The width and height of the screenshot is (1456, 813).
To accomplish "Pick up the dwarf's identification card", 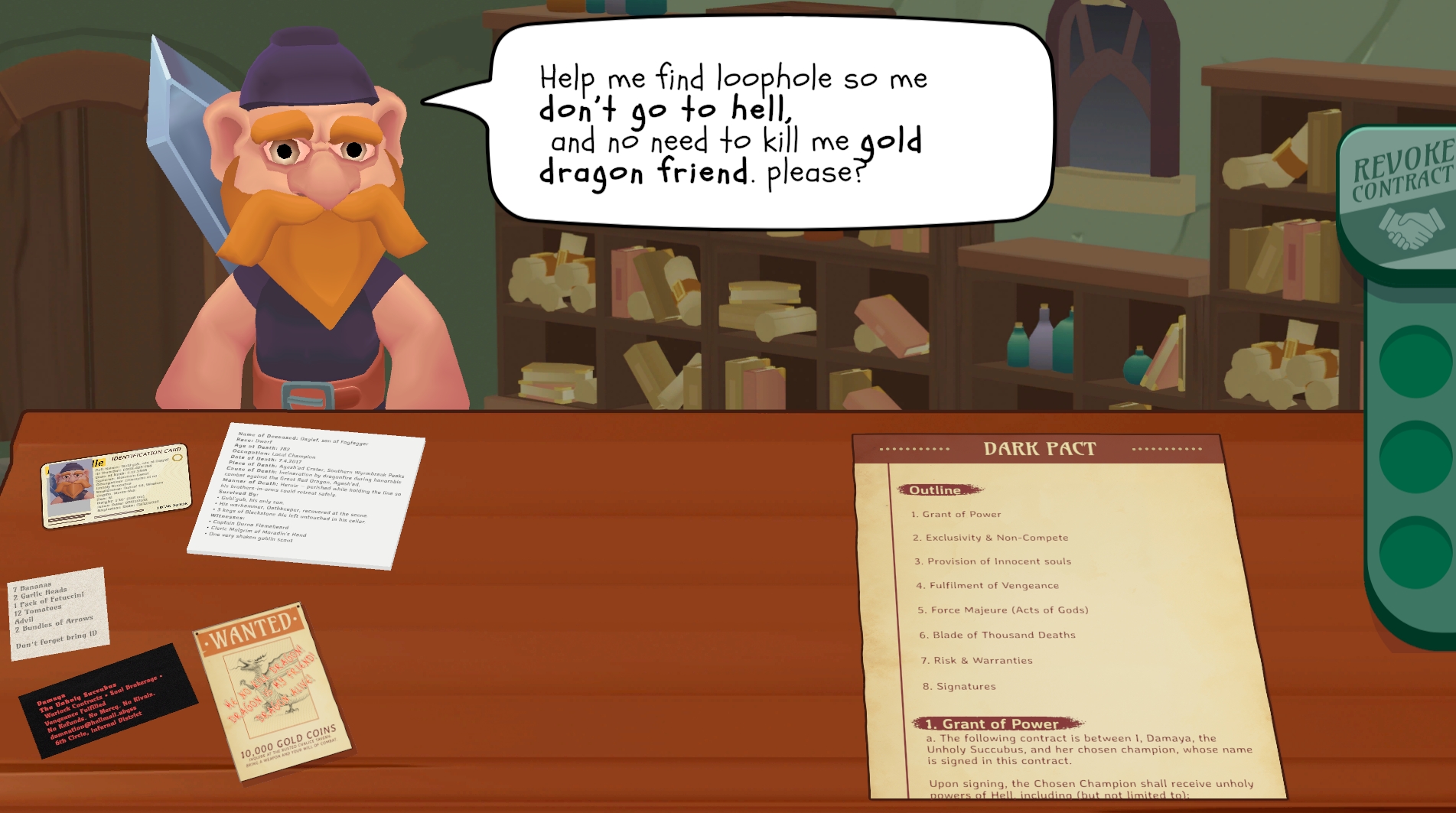I will (116, 484).
